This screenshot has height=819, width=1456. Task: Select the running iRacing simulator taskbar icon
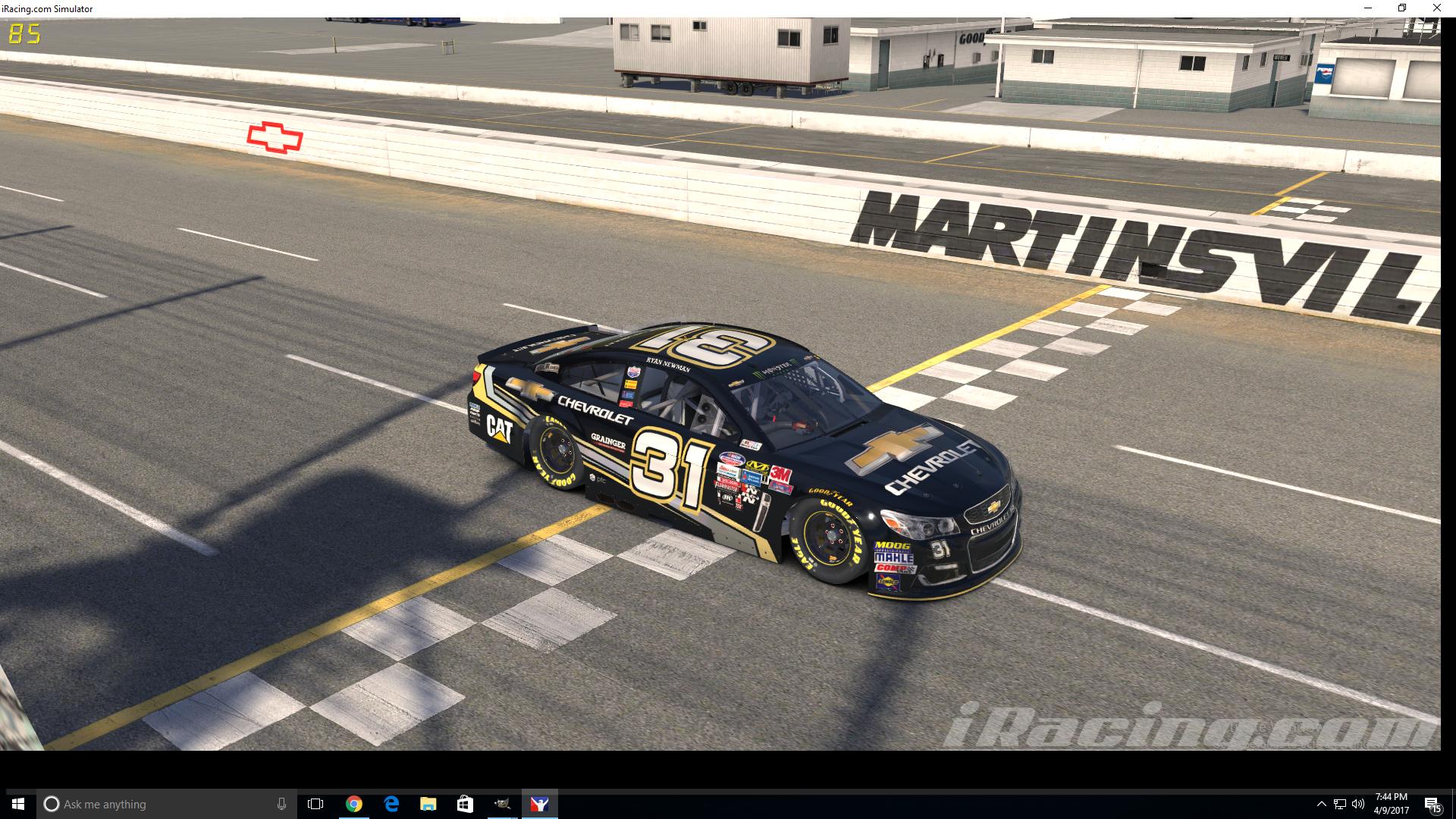[539, 804]
